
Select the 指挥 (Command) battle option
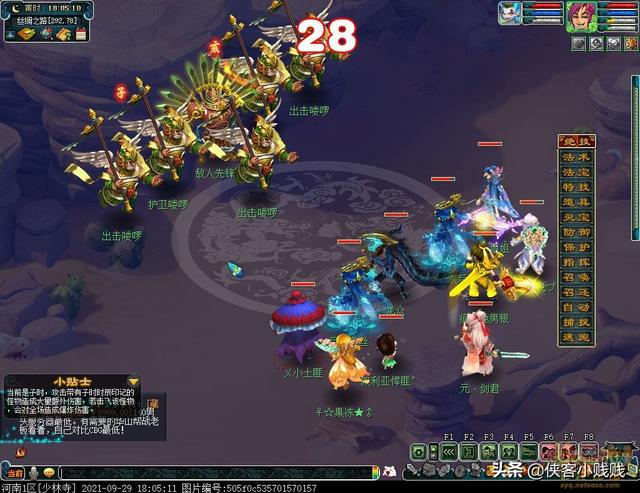tap(577, 264)
